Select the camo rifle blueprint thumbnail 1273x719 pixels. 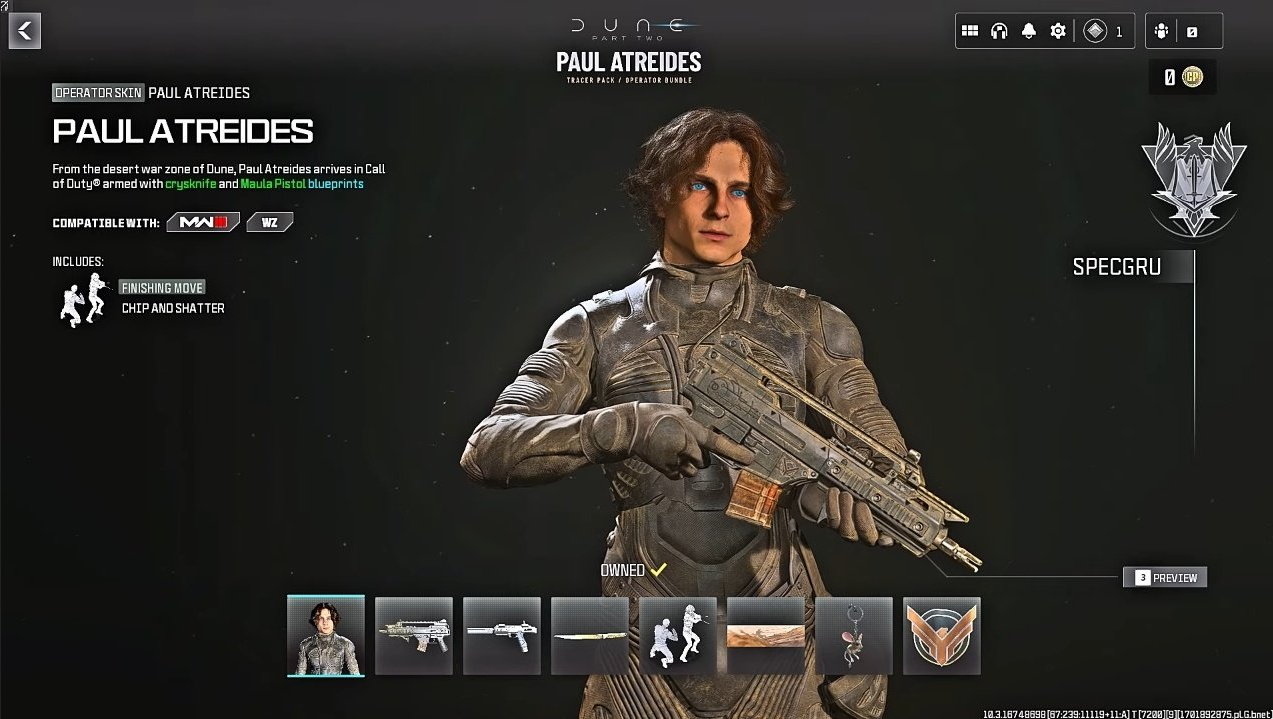pos(414,636)
